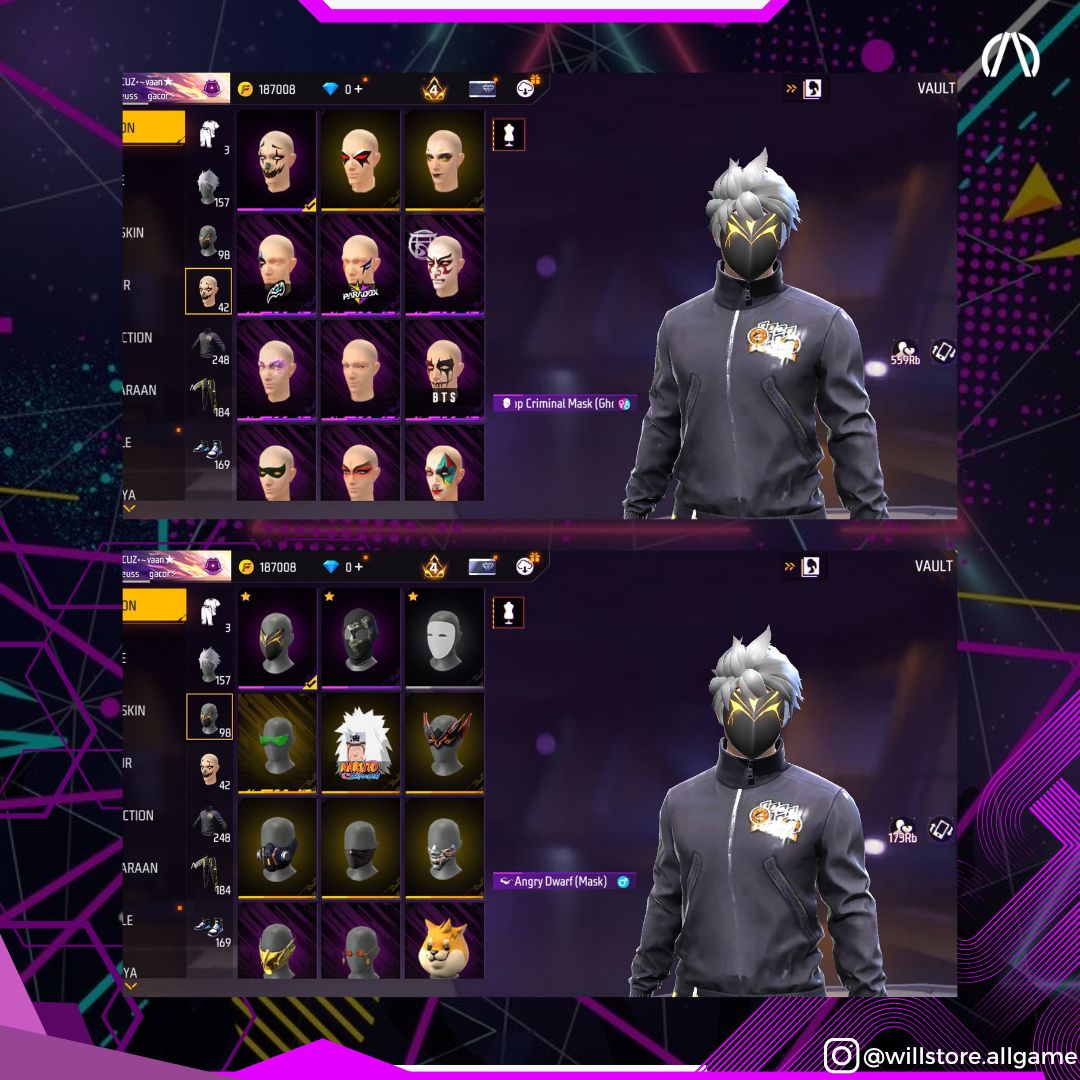Choose the PARADOX face paint item
The height and width of the screenshot is (1080, 1080).
360,265
